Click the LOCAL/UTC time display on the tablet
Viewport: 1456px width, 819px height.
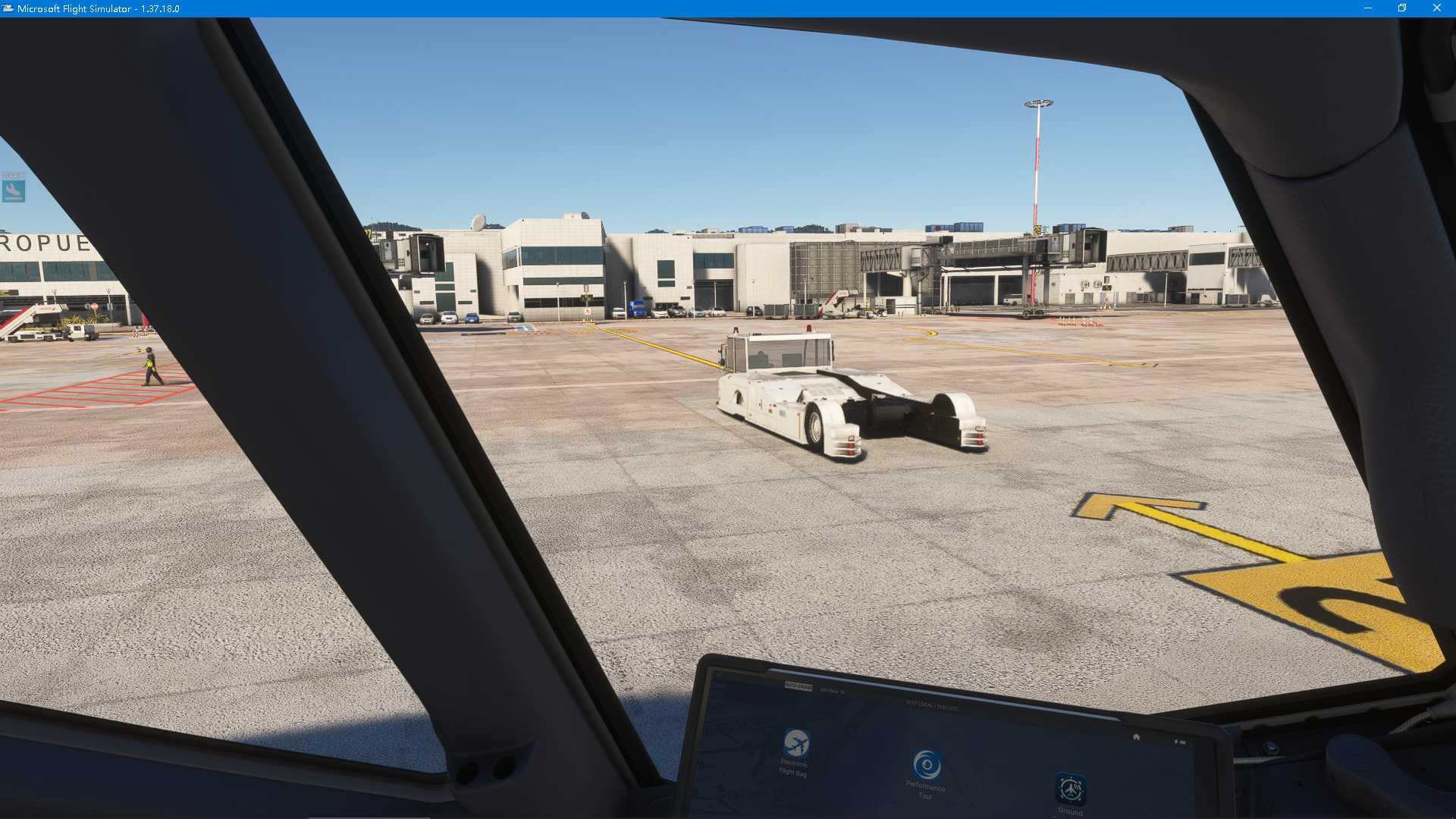(x=931, y=704)
